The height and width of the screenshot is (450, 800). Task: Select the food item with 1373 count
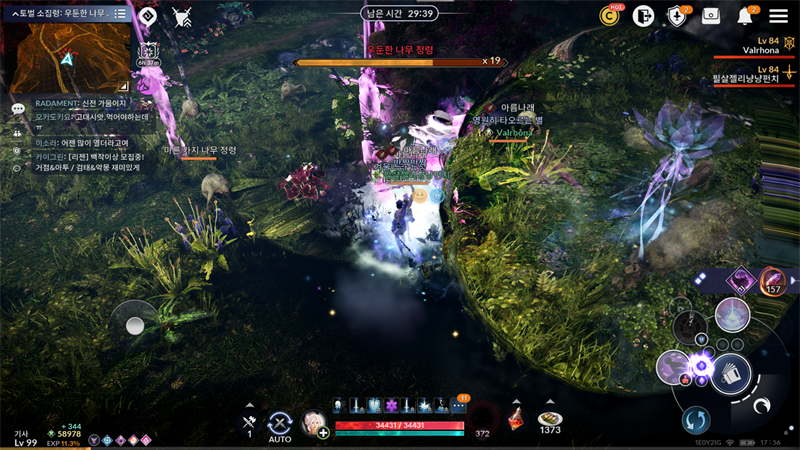549,419
